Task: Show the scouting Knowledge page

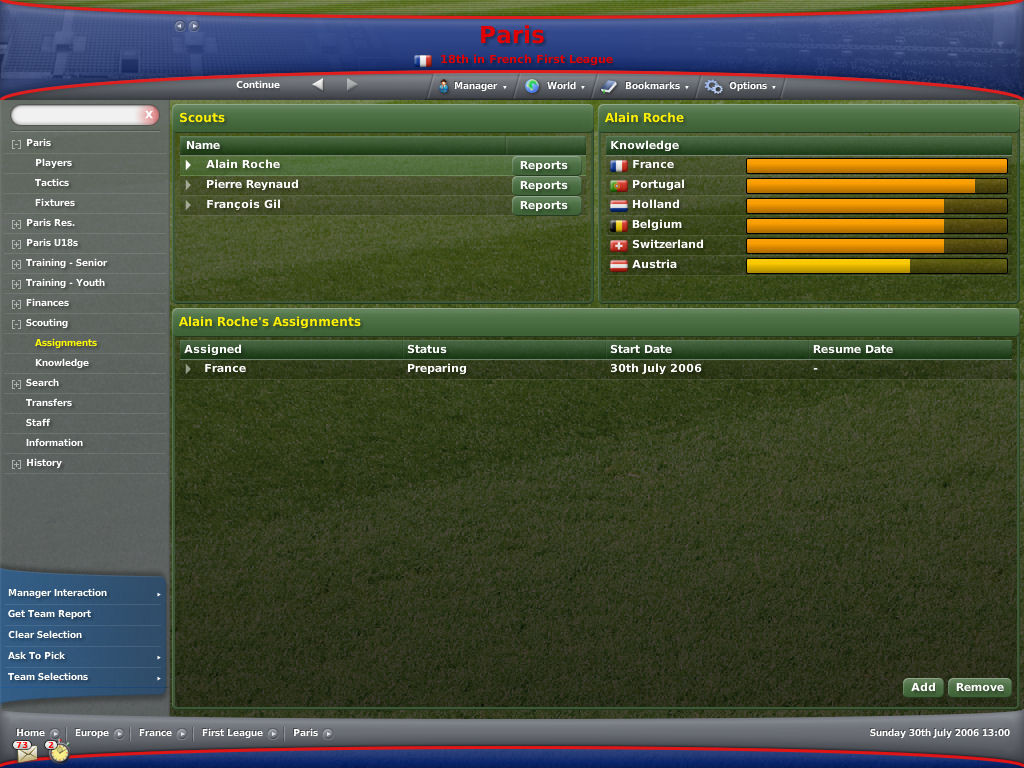Action: pyautogui.click(x=62, y=363)
